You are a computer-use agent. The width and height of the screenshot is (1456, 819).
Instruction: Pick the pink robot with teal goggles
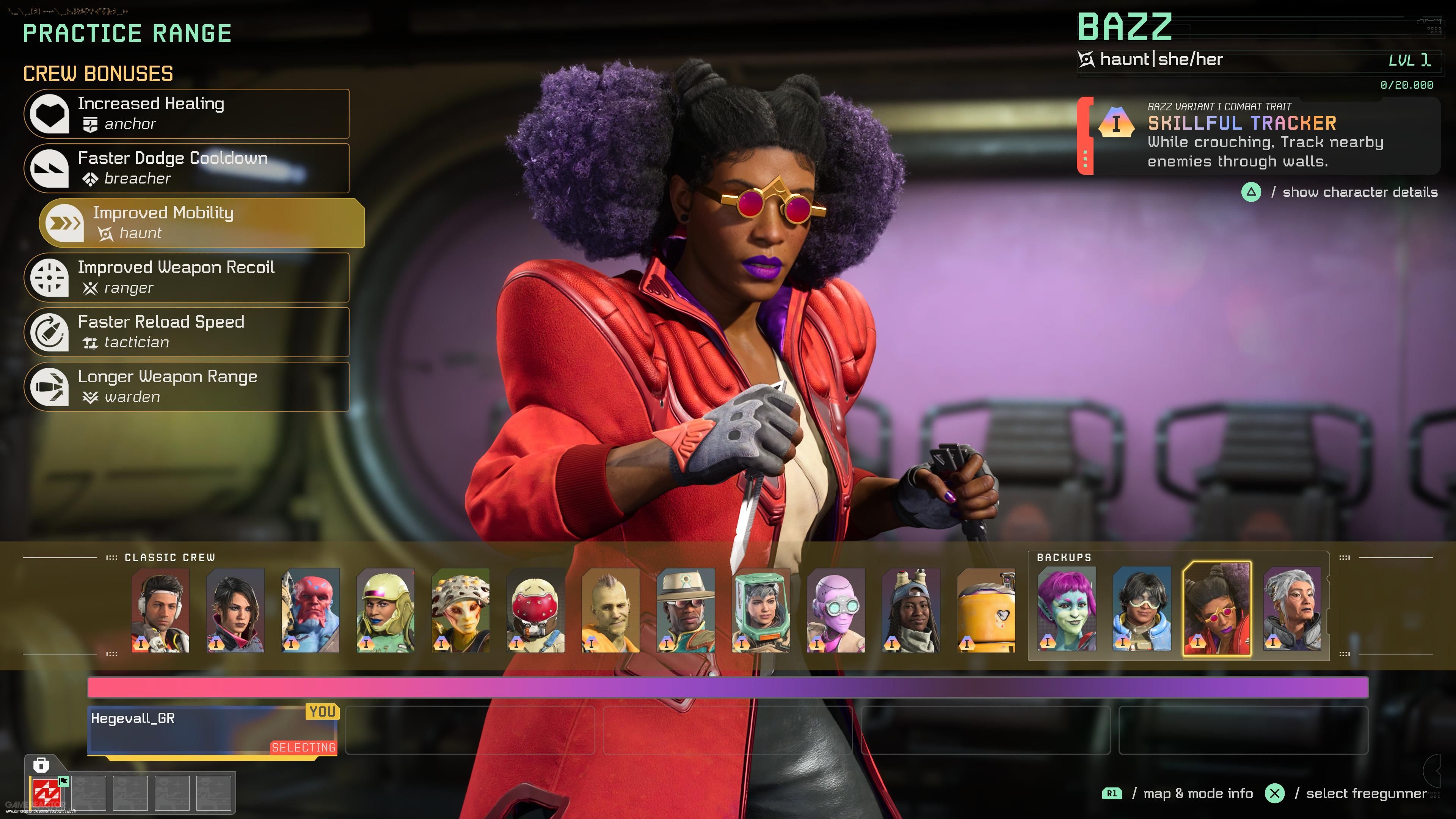click(x=836, y=610)
